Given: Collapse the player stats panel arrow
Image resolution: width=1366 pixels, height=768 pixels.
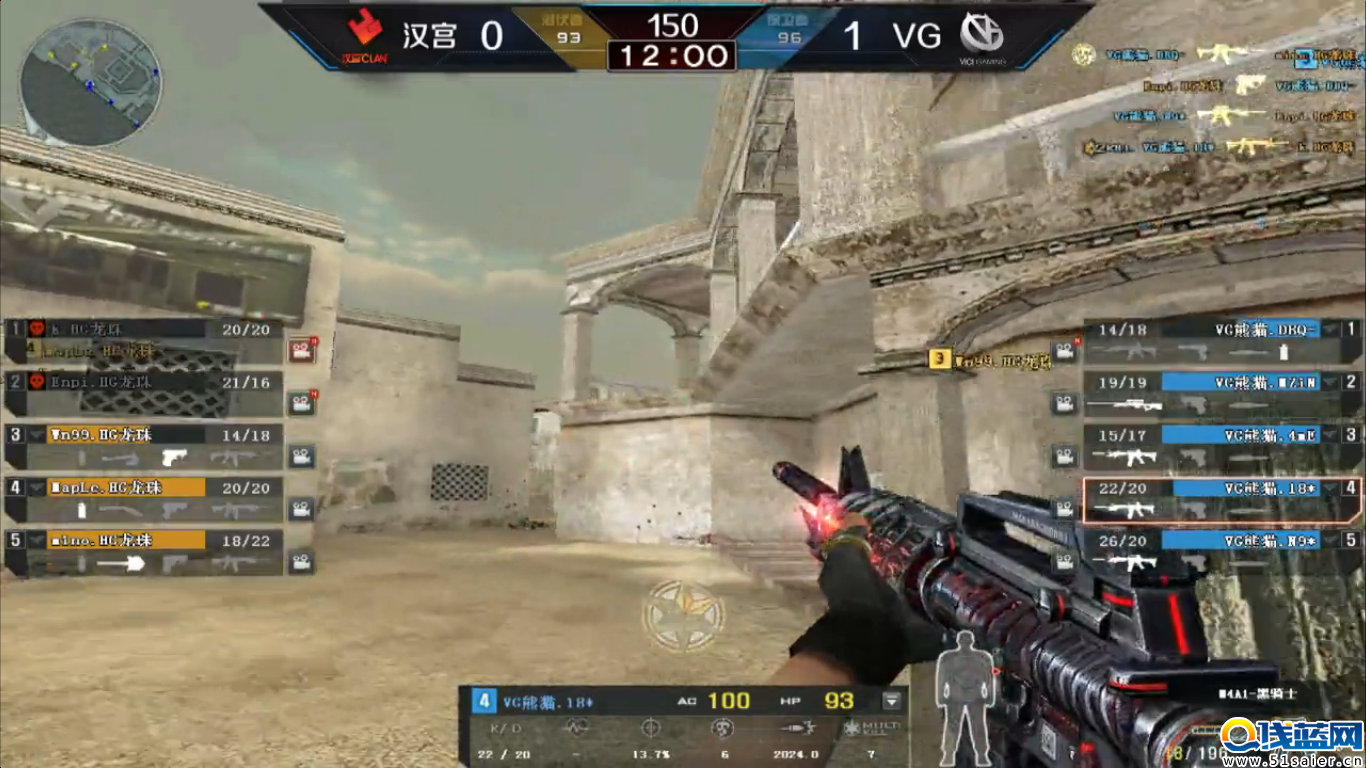Looking at the screenshot, I should point(892,701).
